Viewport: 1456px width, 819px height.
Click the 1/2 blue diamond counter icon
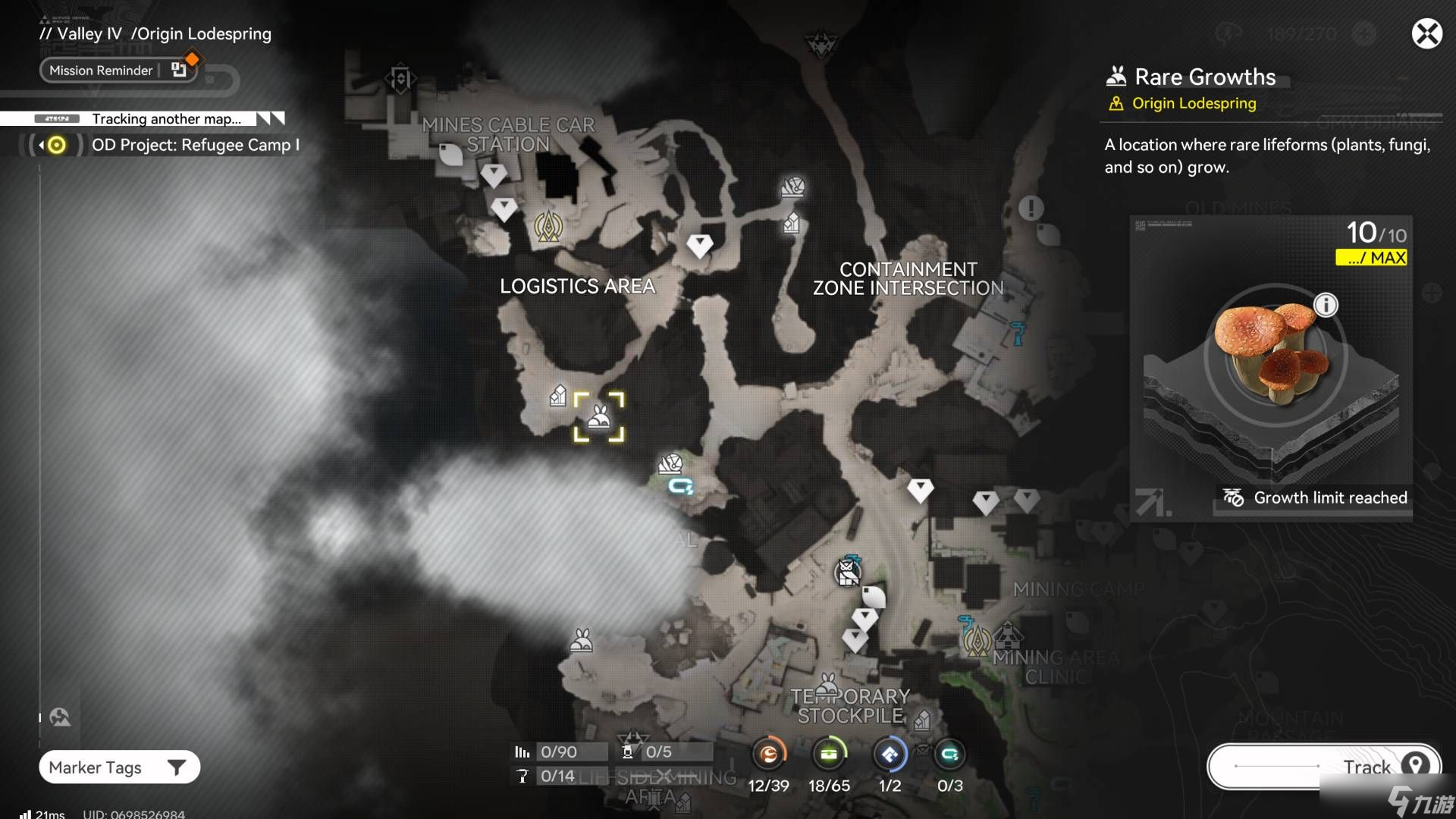click(890, 755)
